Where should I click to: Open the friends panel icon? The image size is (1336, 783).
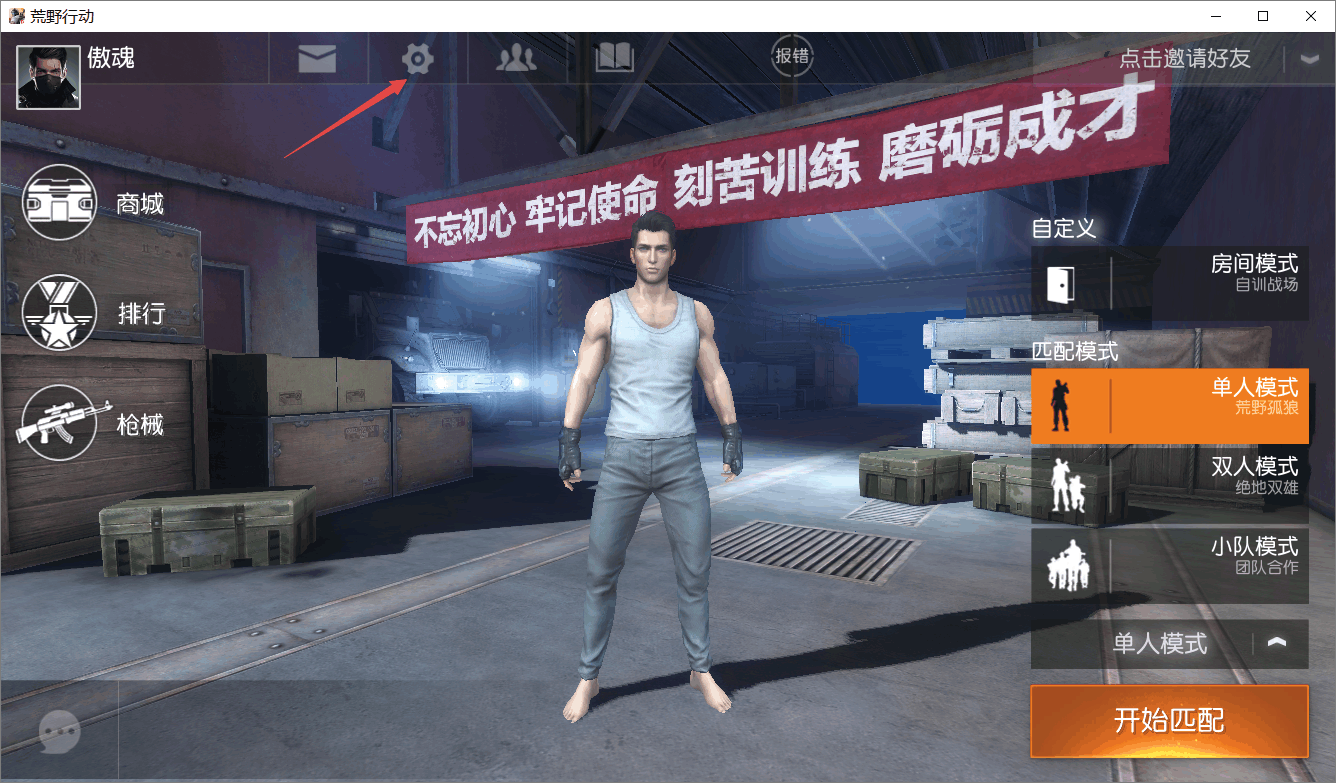coord(515,58)
